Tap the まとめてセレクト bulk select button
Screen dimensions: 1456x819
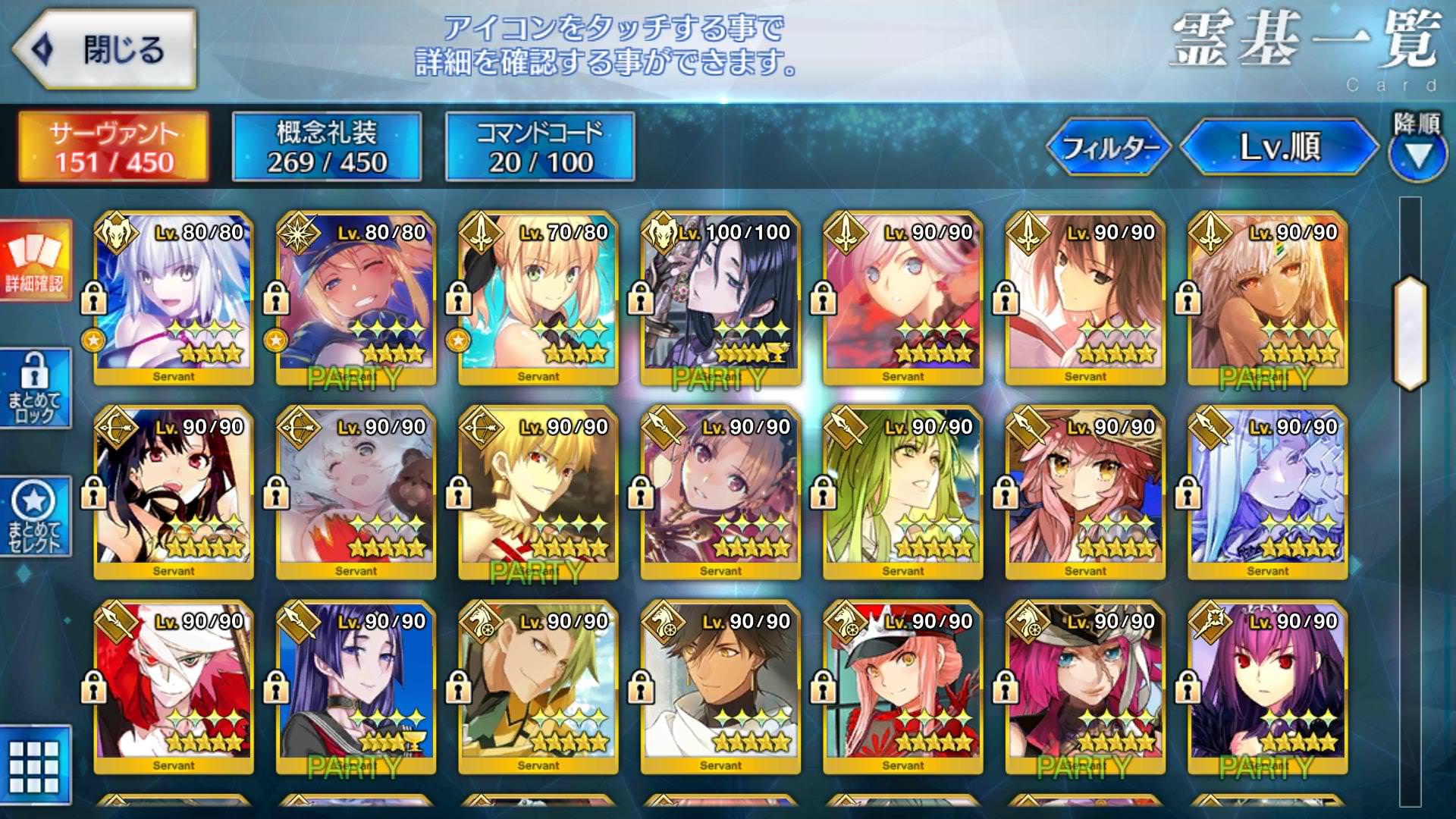pyautogui.click(x=35, y=517)
